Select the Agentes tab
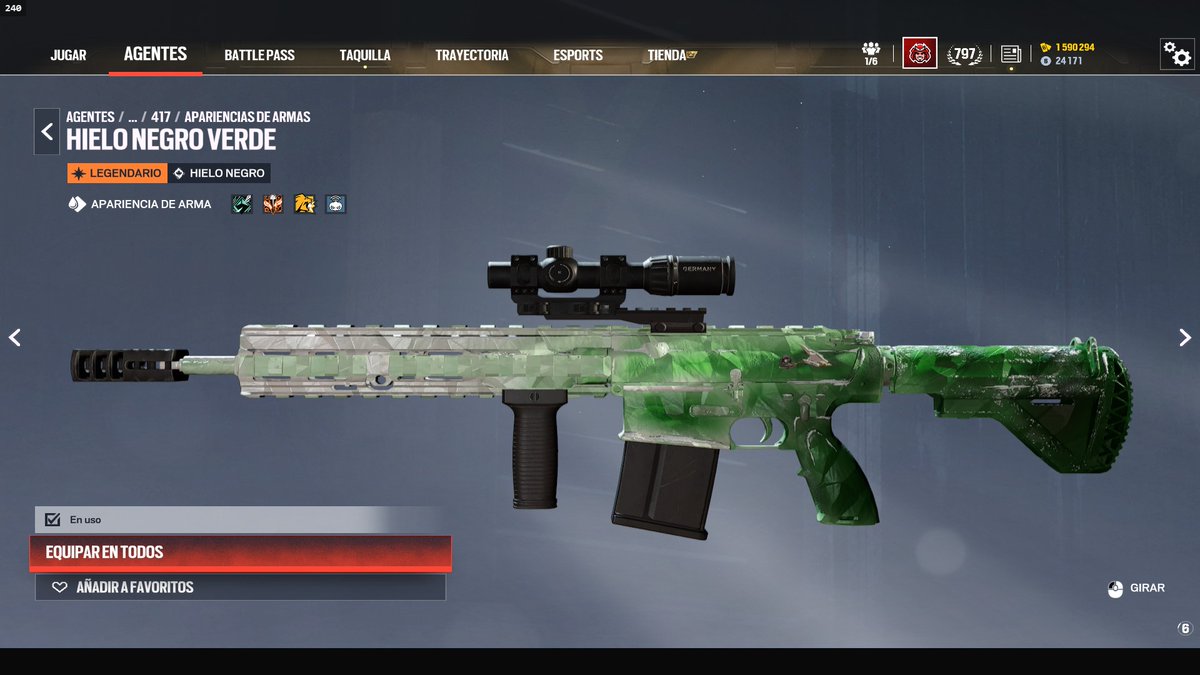The height and width of the screenshot is (675, 1200). [x=155, y=54]
